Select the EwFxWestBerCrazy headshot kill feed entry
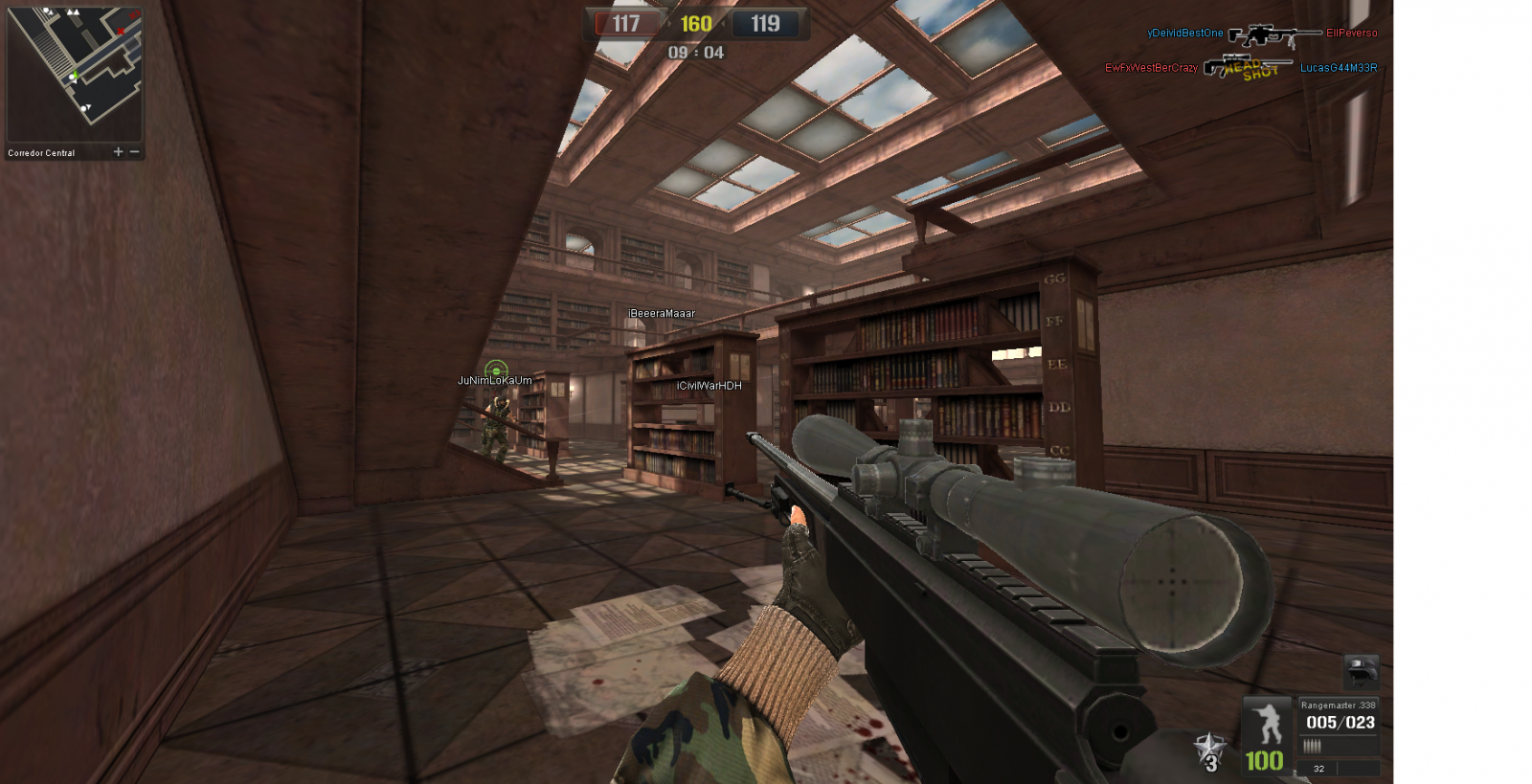The width and height of the screenshot is (1532, 784). click(1151, 68)
